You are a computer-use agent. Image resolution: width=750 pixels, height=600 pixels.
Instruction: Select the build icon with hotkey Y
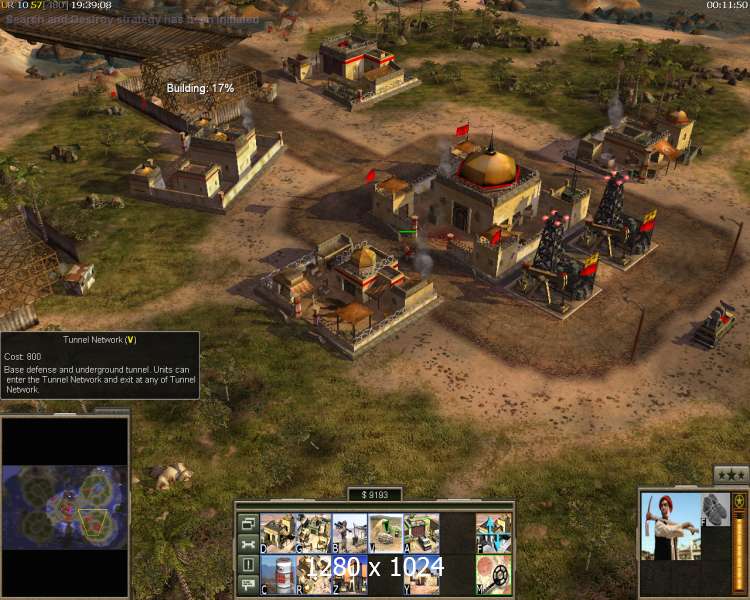[x=421, y=574]
